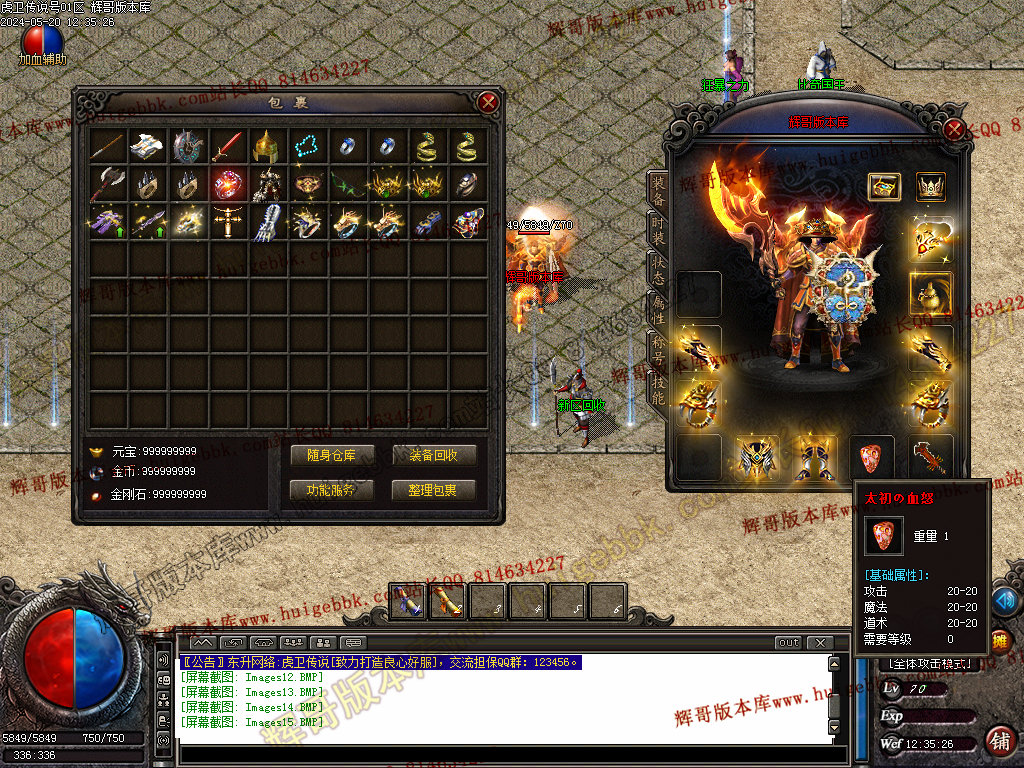Select the double-bladed battle axe item
1024x768 pixels.
coord(107,184)
